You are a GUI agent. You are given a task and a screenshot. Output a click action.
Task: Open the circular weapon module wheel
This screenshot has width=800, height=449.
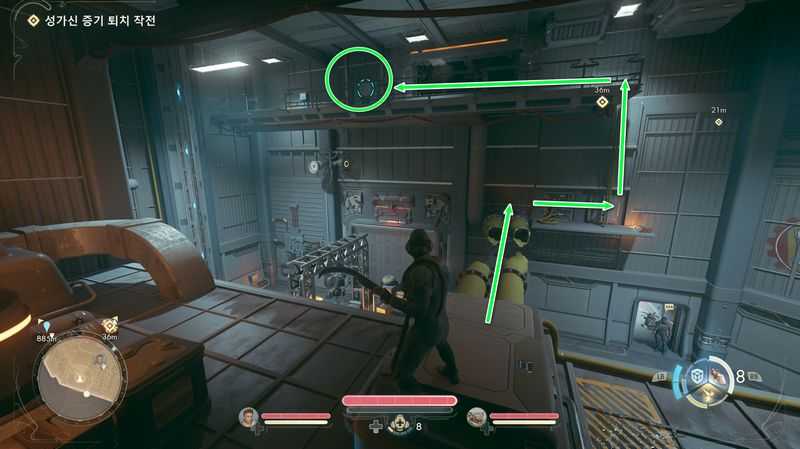point(709,378)
